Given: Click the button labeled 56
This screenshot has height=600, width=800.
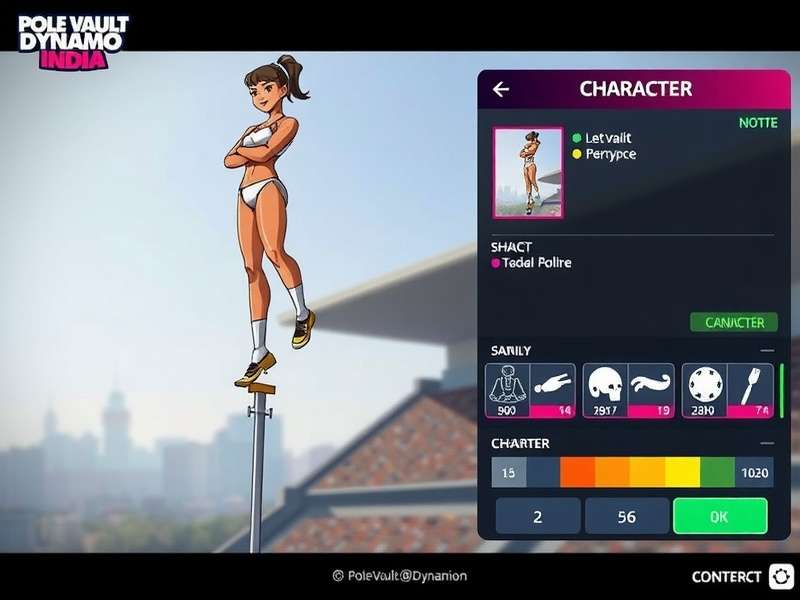Looking at the screenshot, I should [x=627, y=516].
